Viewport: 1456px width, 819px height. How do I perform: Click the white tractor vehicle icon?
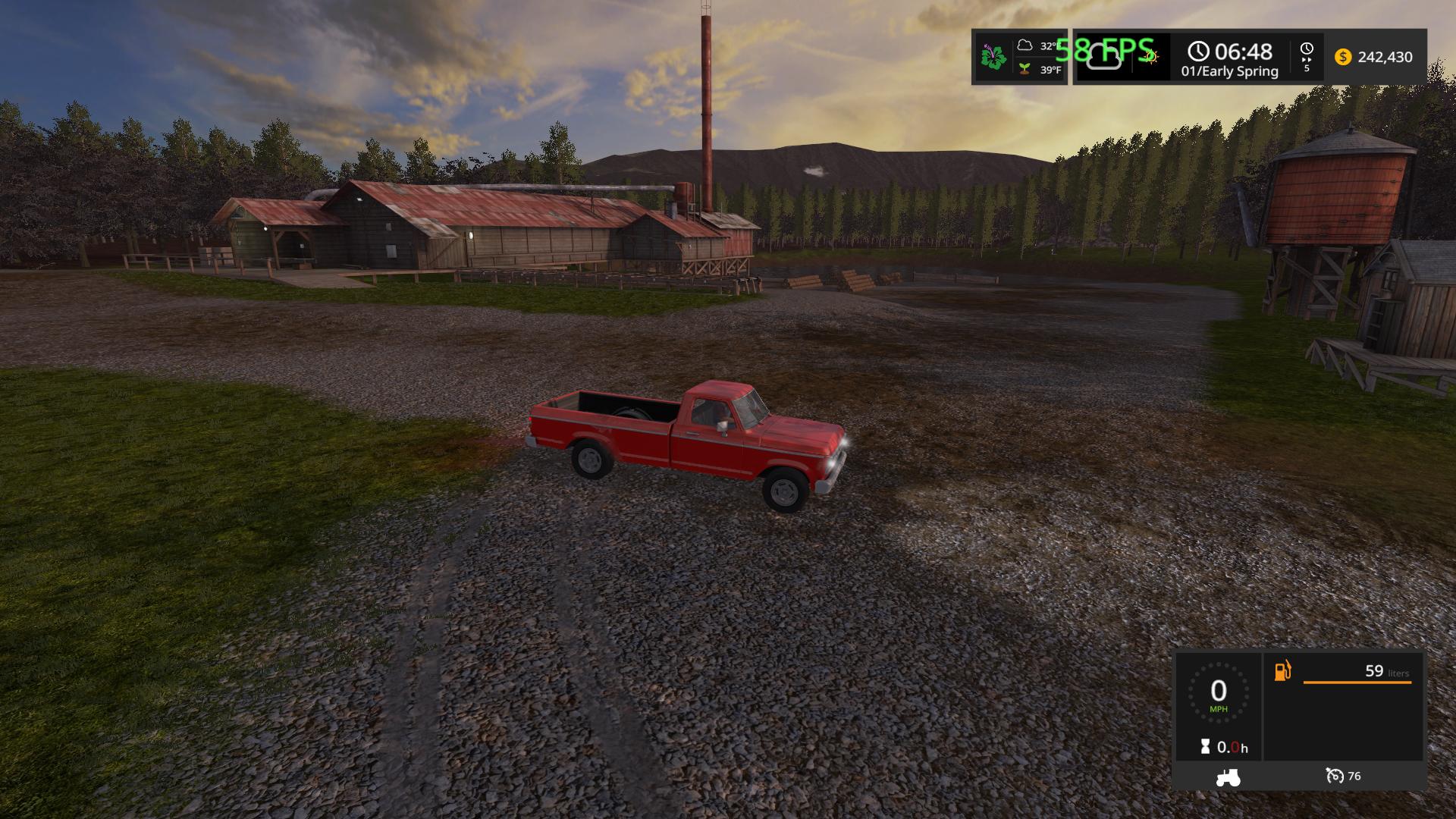[1228, 777]
